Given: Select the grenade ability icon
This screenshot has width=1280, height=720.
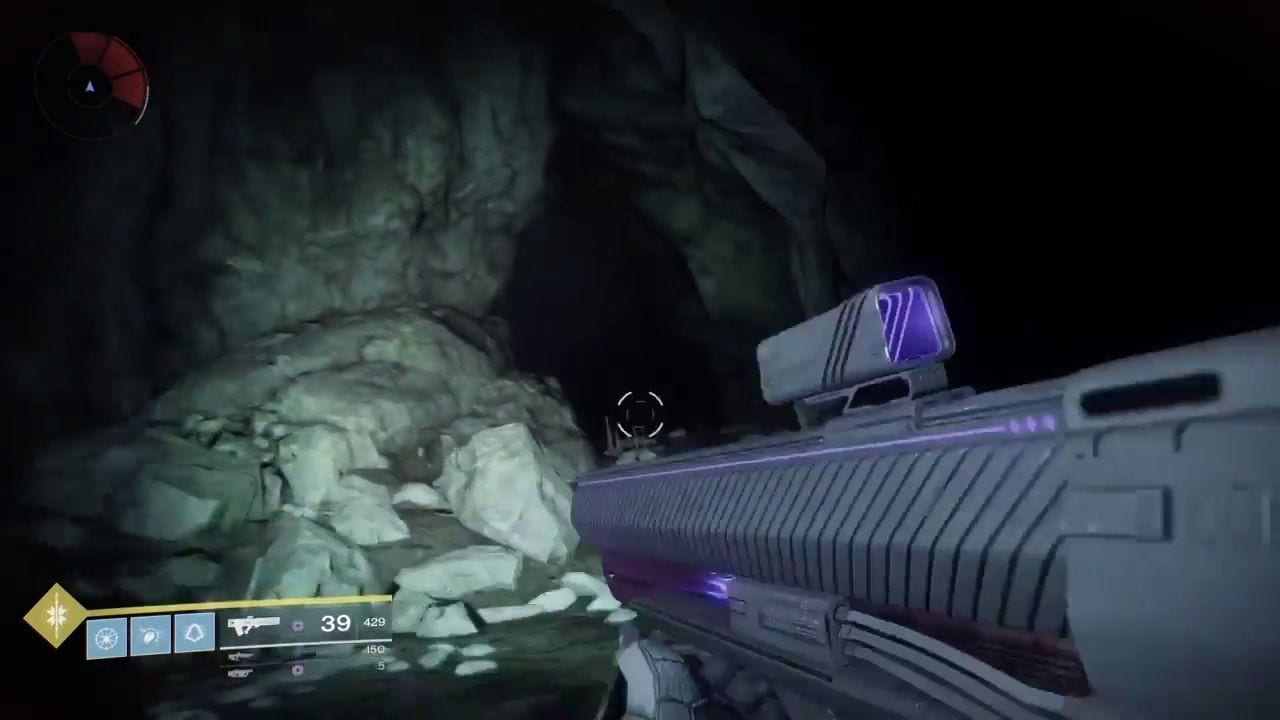Looking at the screenshot, I should coord(107,636).
